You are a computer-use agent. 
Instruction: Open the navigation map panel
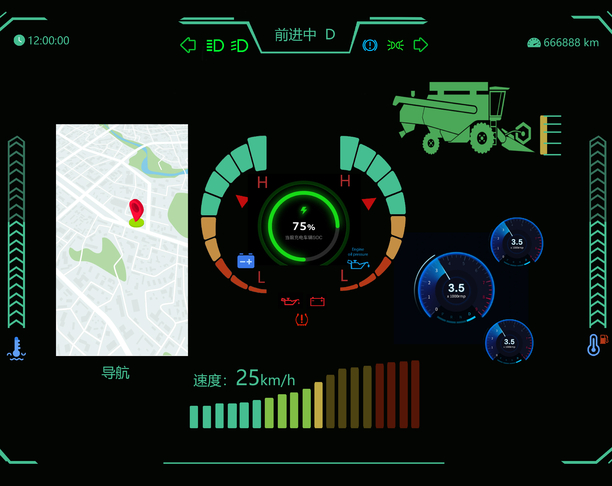click(x=122, y=240)
